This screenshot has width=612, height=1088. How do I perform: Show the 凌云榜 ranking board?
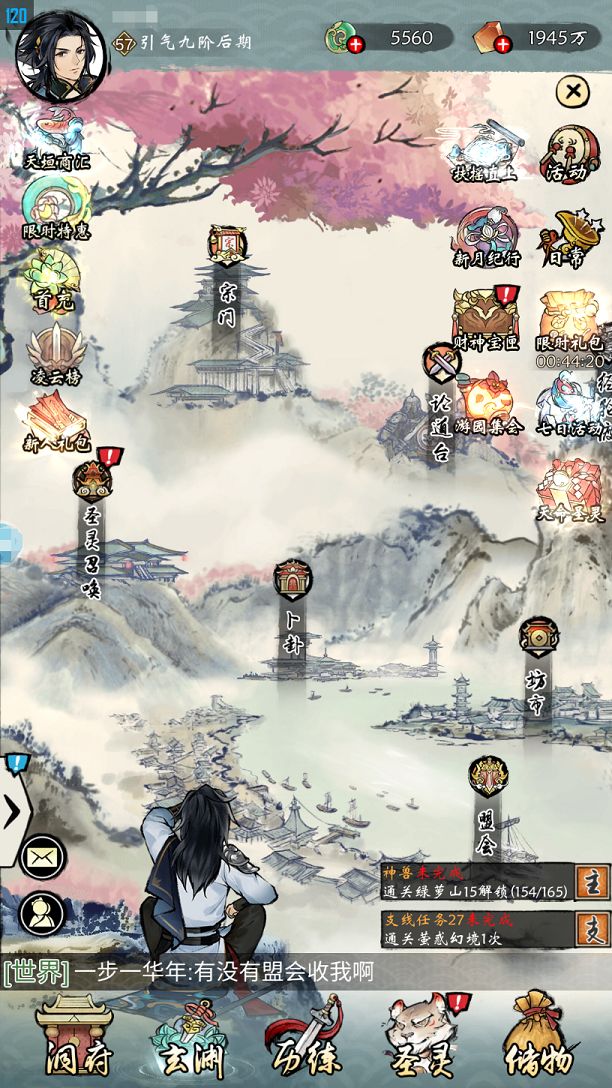pos(55,352)
